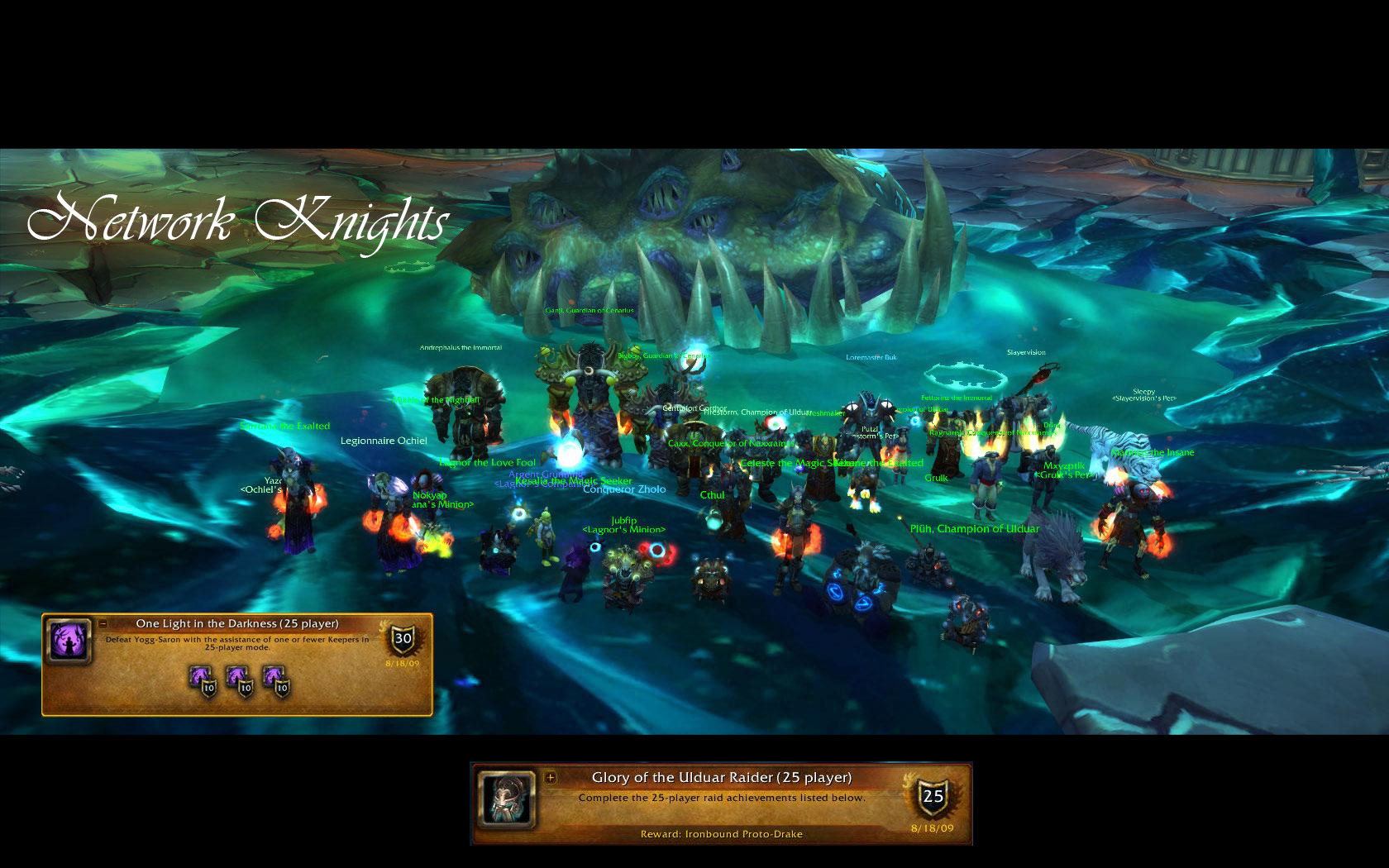Select the Glory of the Ulduar Raider title
The image size is (1389, 868).
coord(721,777)
